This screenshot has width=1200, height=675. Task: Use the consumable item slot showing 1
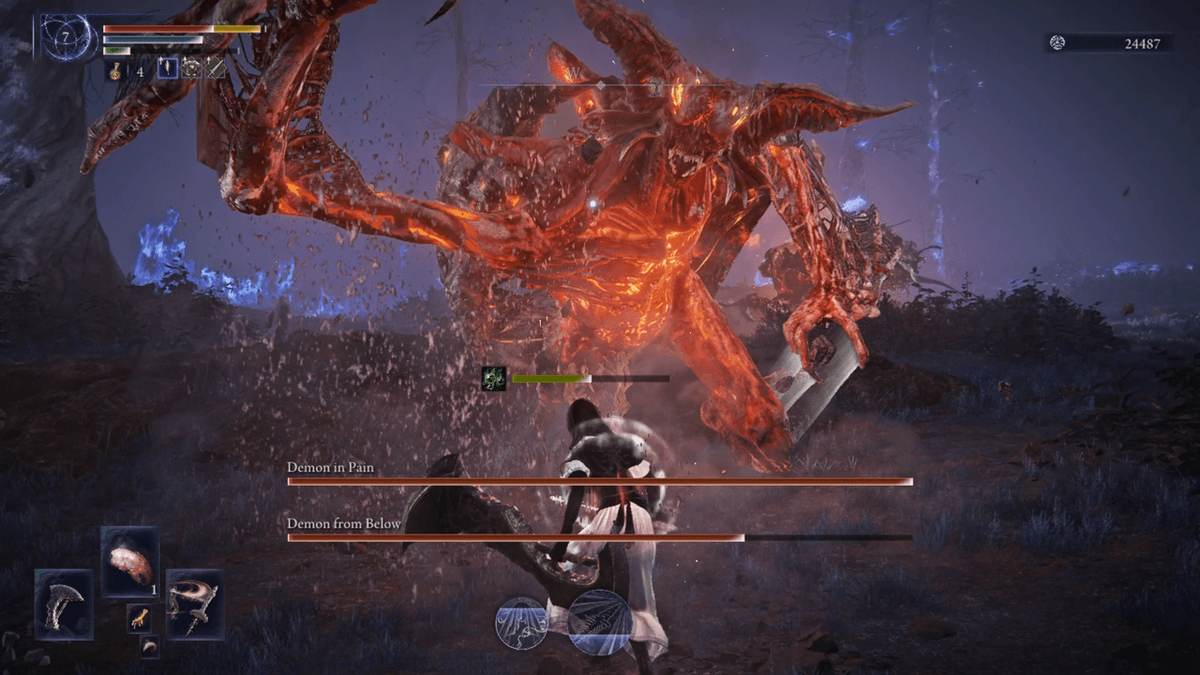[130, 561]
